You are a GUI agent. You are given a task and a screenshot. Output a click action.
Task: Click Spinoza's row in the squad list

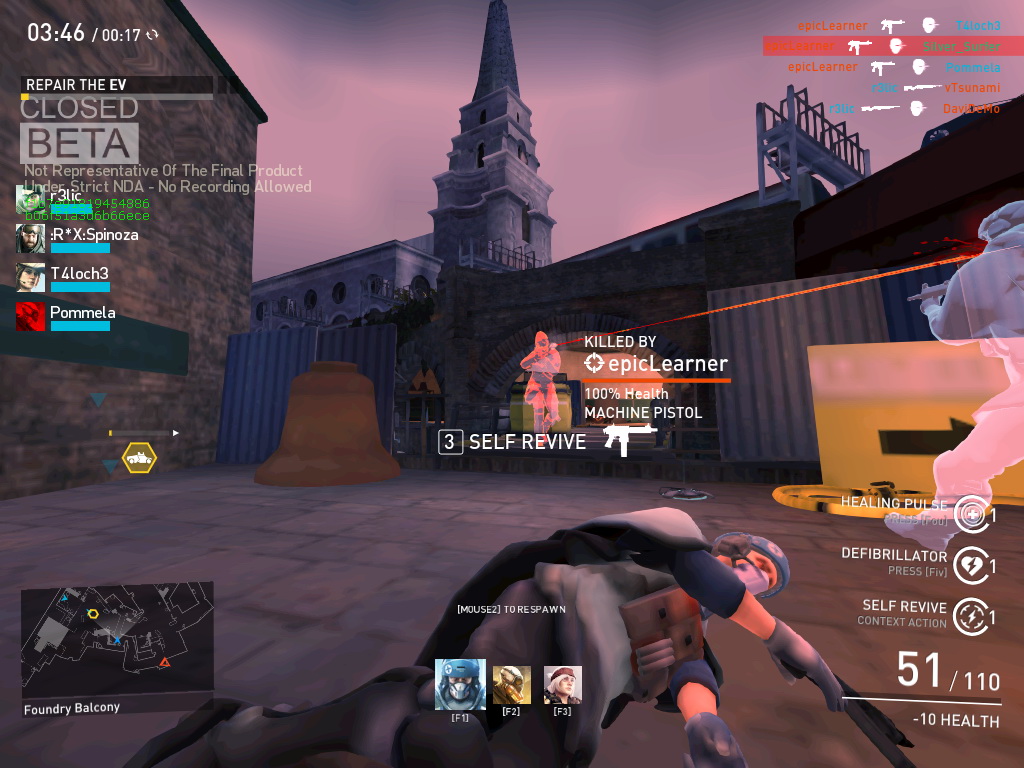point(78,238)
